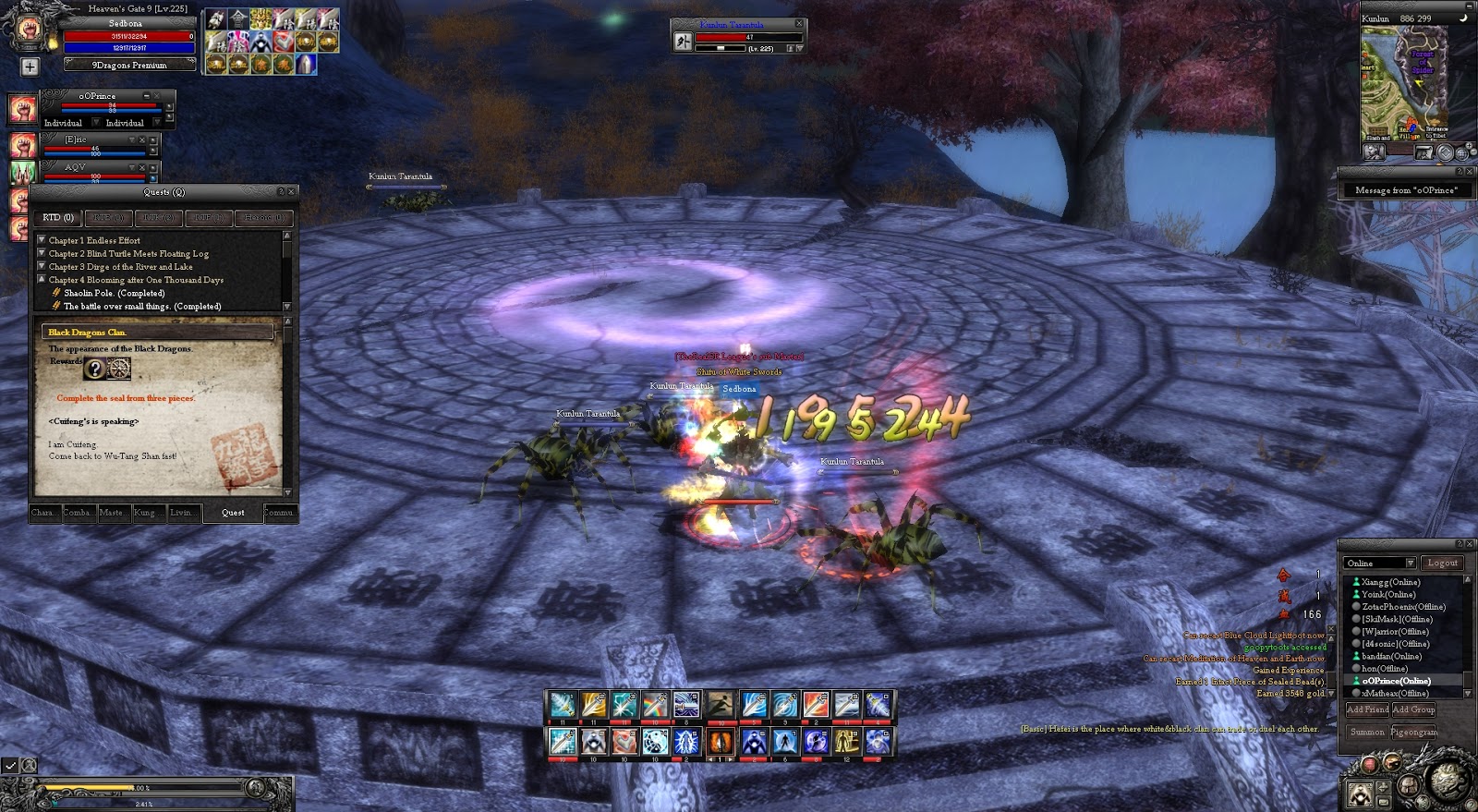
Task: Open the Online status dropdown in the friends panel
Action: 1411,563
